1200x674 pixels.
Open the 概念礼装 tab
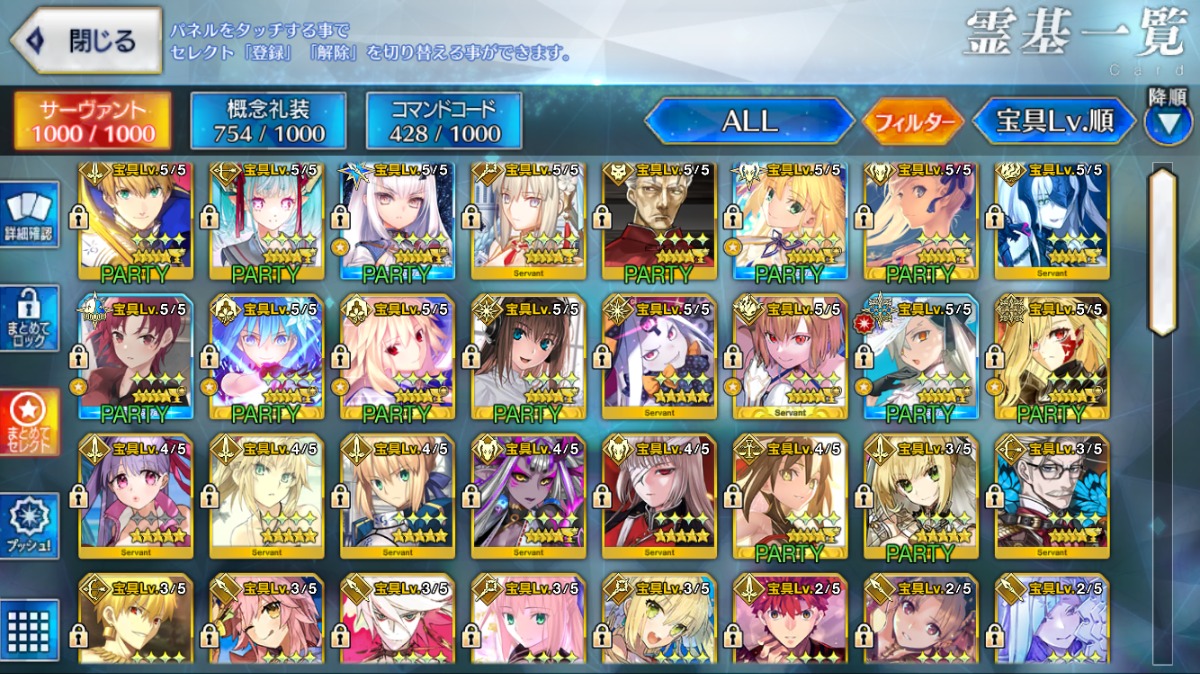click(x=268, y=121)
